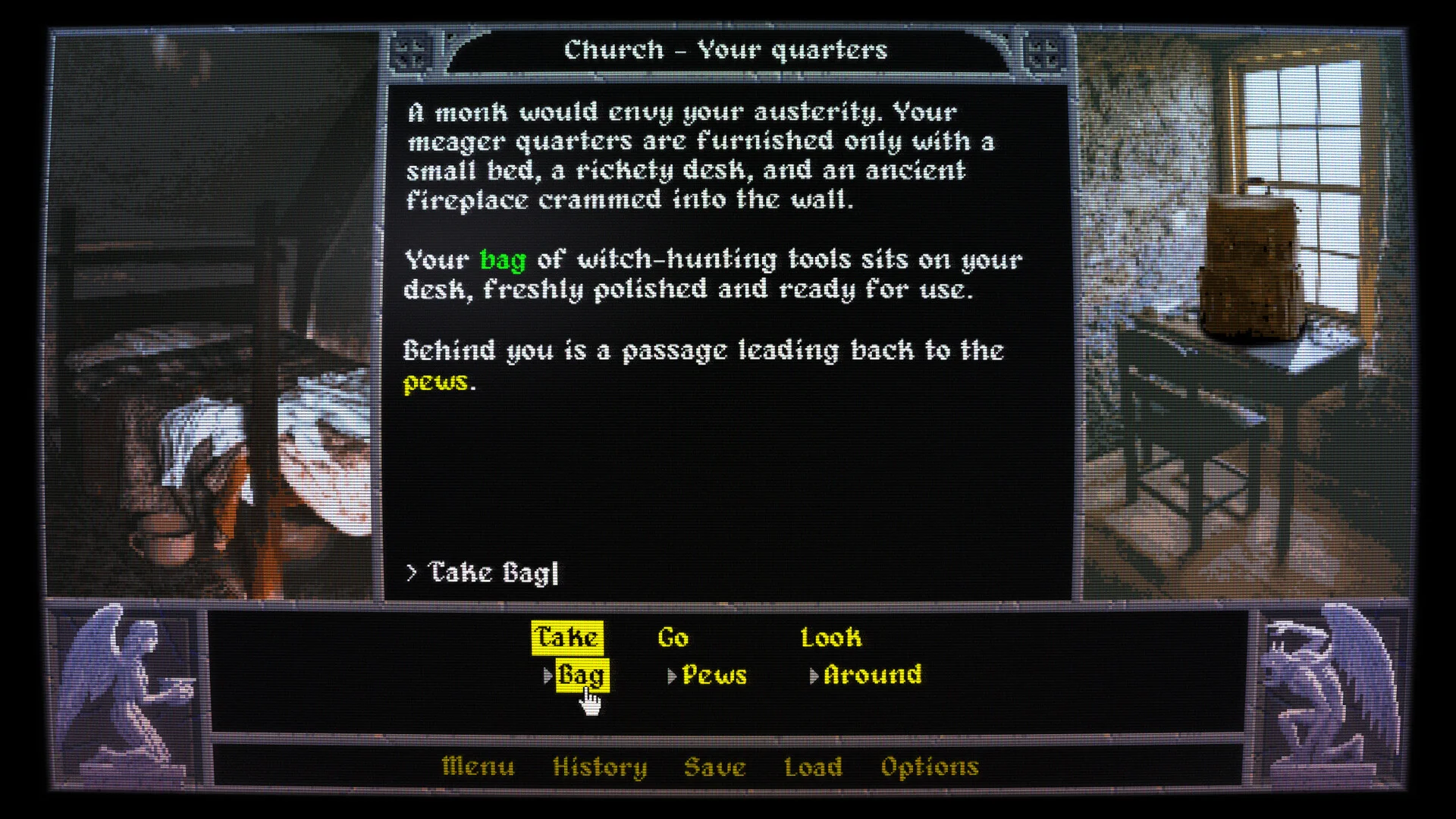Open the Options menu
1456x819 pixels.
(930, 767)
